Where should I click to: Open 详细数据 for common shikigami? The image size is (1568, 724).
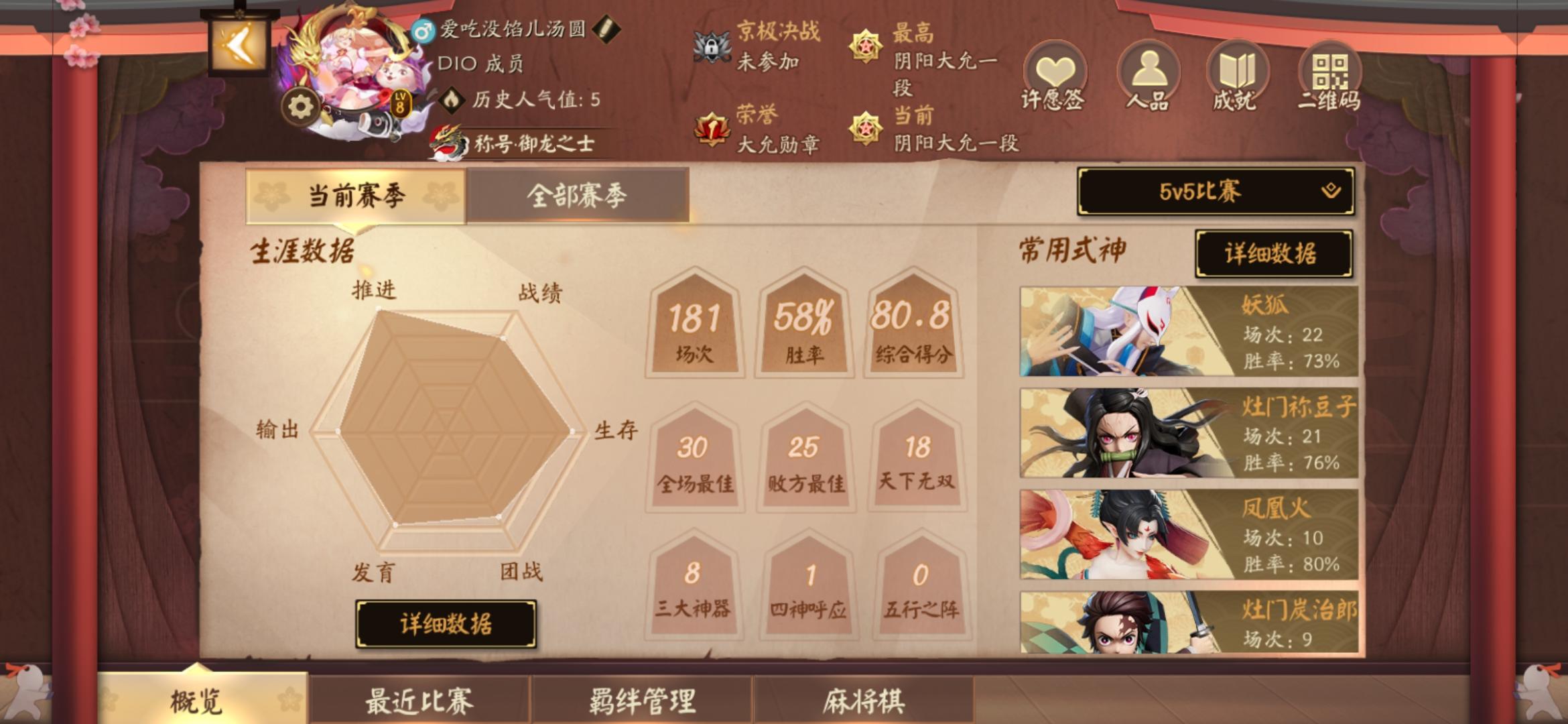click(x=1272, y=255)
